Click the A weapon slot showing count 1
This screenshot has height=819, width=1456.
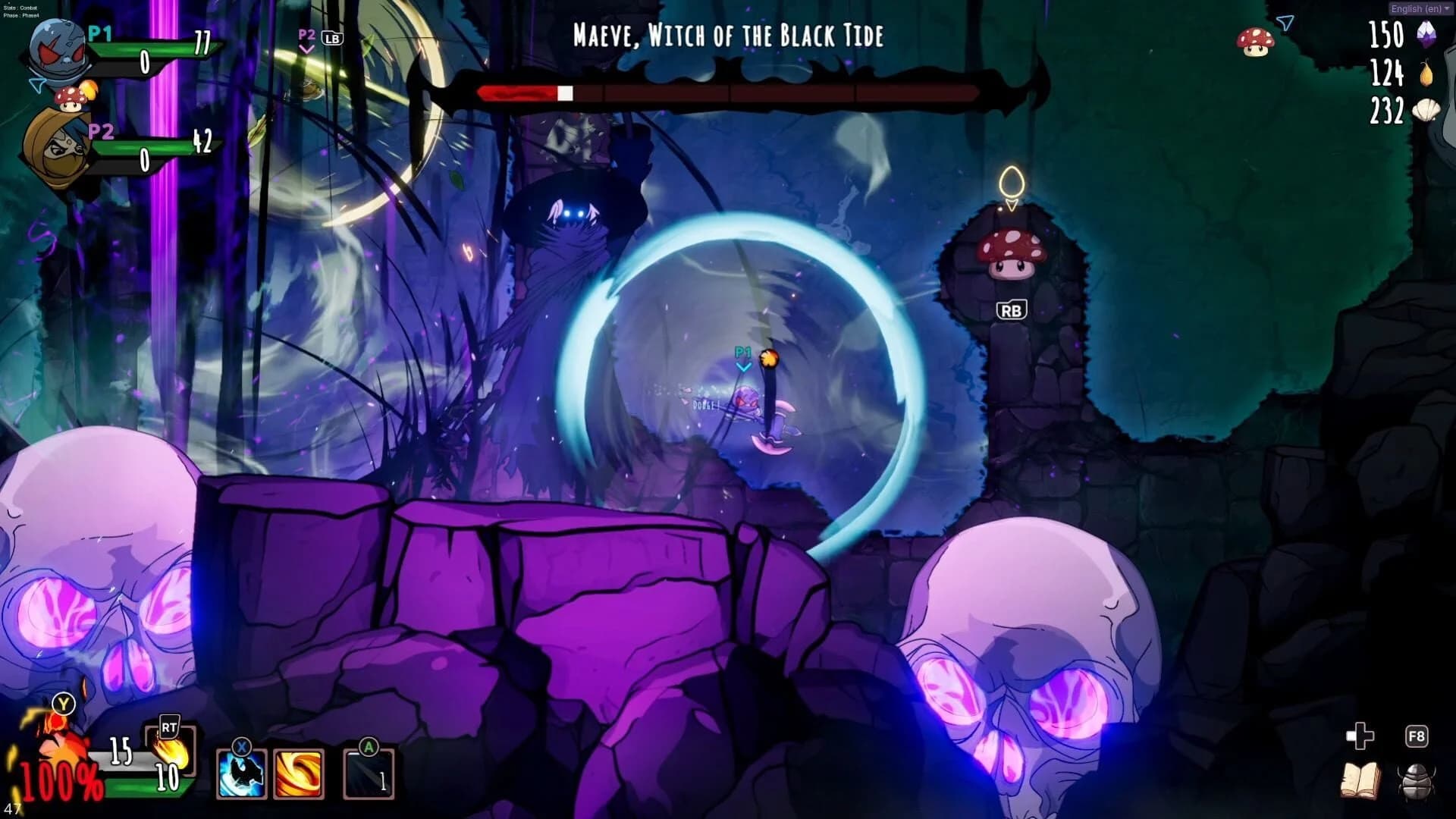coord(369,774)
